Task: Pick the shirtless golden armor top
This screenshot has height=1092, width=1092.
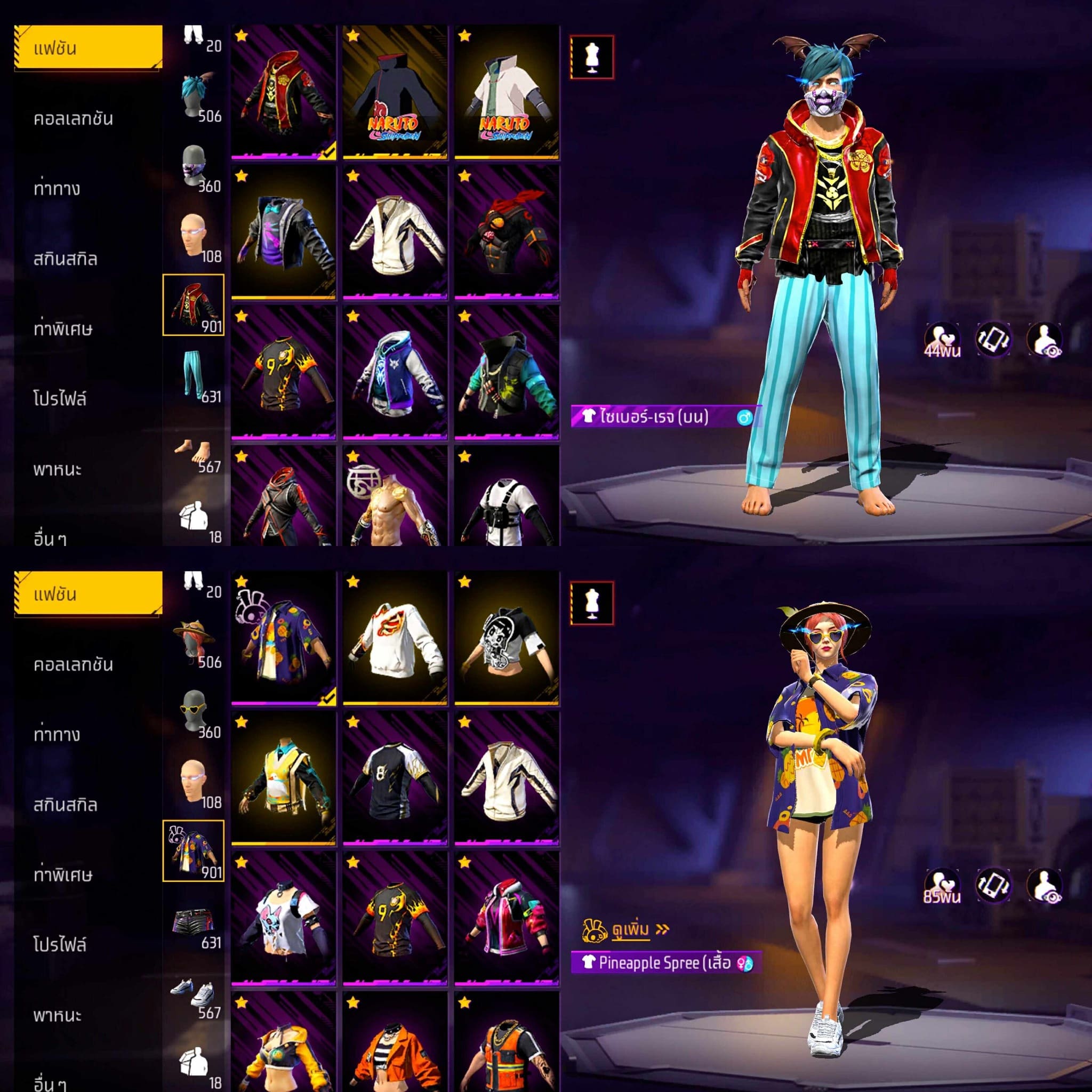Action: (395, 497)
